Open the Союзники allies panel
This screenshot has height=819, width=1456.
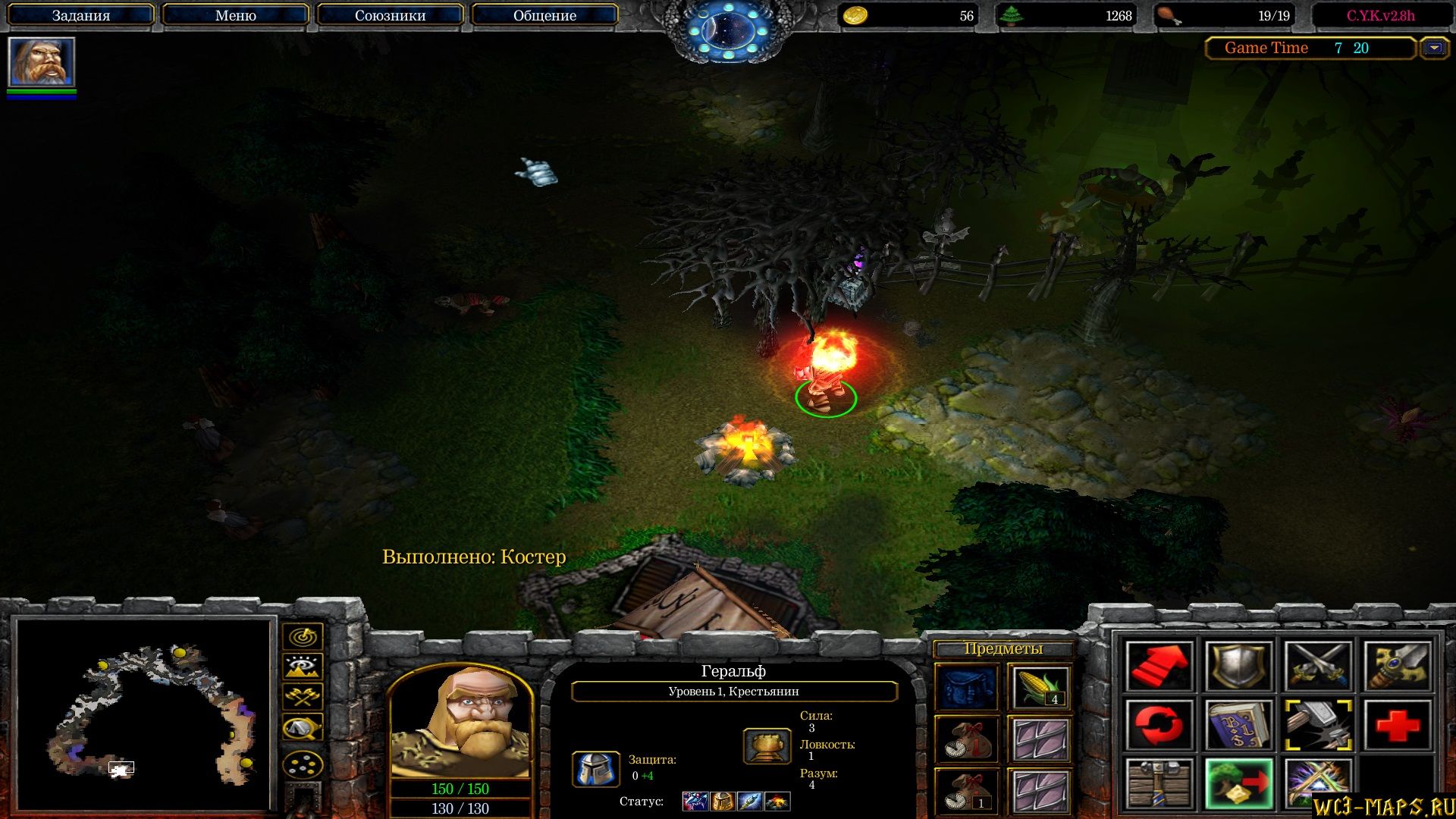[x=390, y=15]
